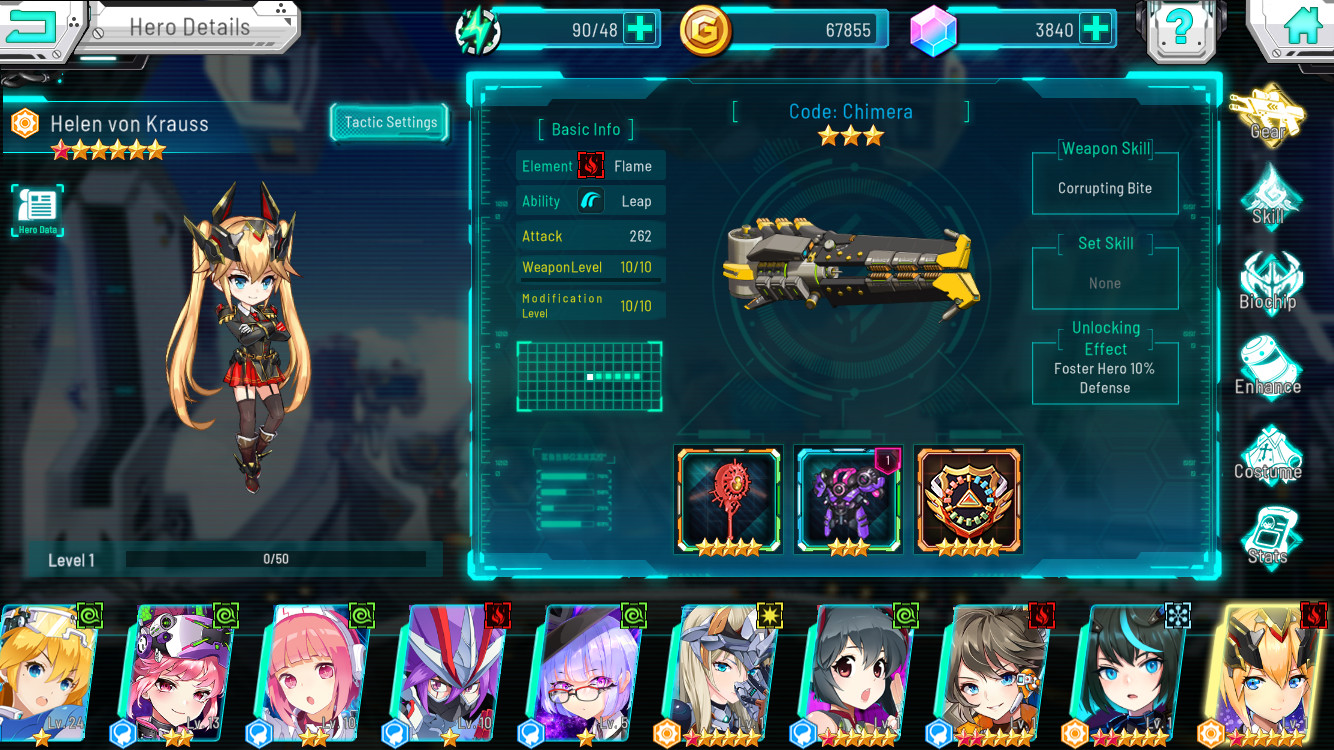Select the Leap ability badge
This screenshot has height=750, width=1334.
(589, 200)
